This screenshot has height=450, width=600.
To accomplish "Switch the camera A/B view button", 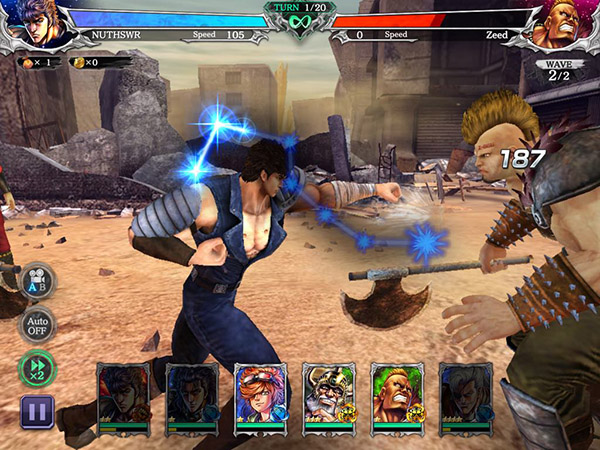I will click(x=37, y=280).
